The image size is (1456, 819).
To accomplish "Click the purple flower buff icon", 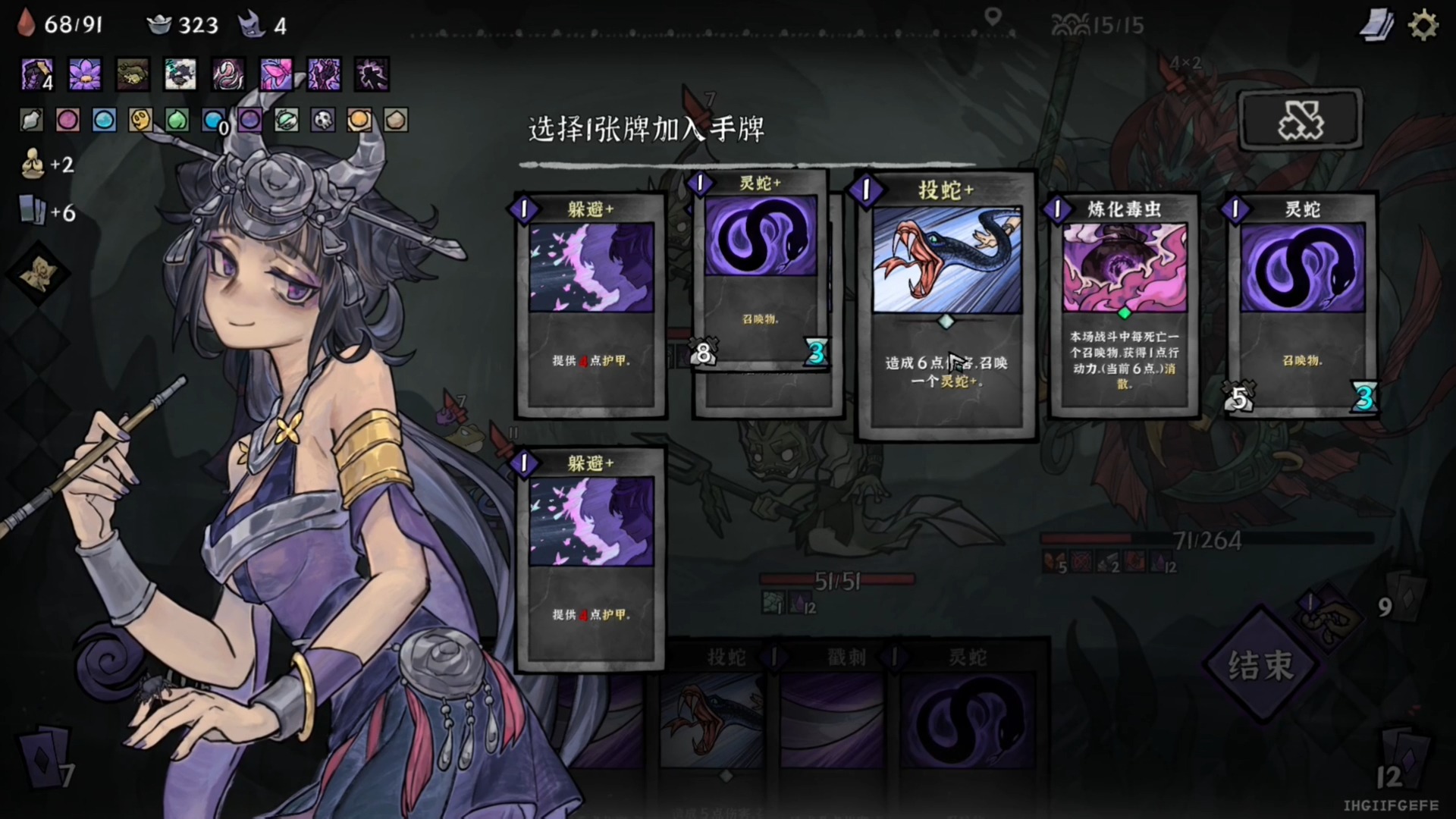I will click(x=84, y=75).
